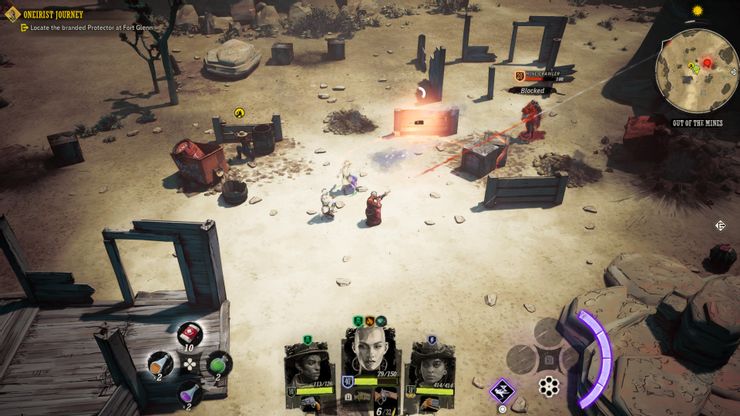Click the red enemy marker on minimap
The height and width of the screenshot is (416, 740).
(x=707, y=62)
